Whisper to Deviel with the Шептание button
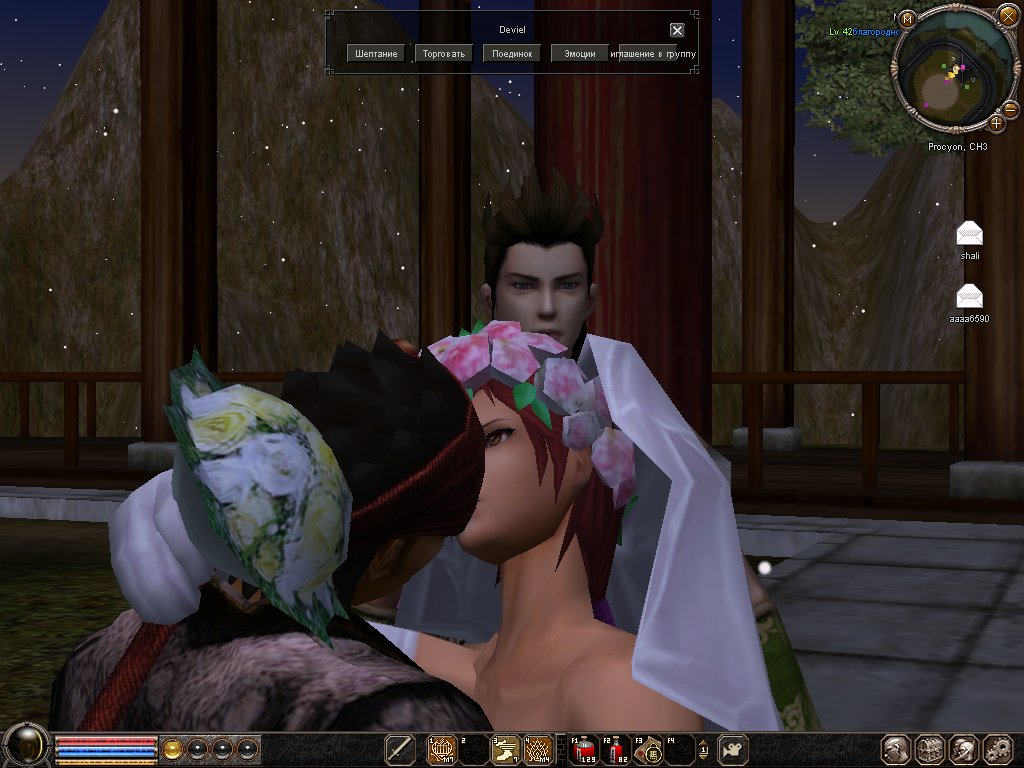Viewport: 1024px width, 768px height. 376,54
